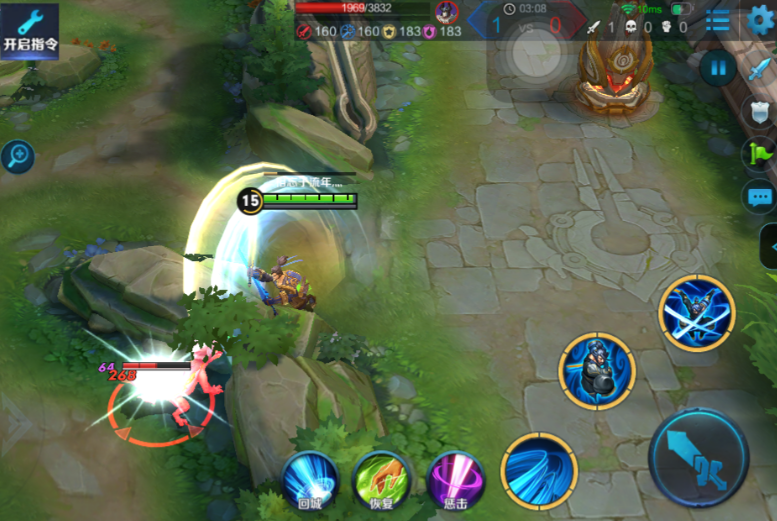Trigger the crossed-slash ultimate skill
The height and width of the screenshot is (521, 777).
click(697, 313)
